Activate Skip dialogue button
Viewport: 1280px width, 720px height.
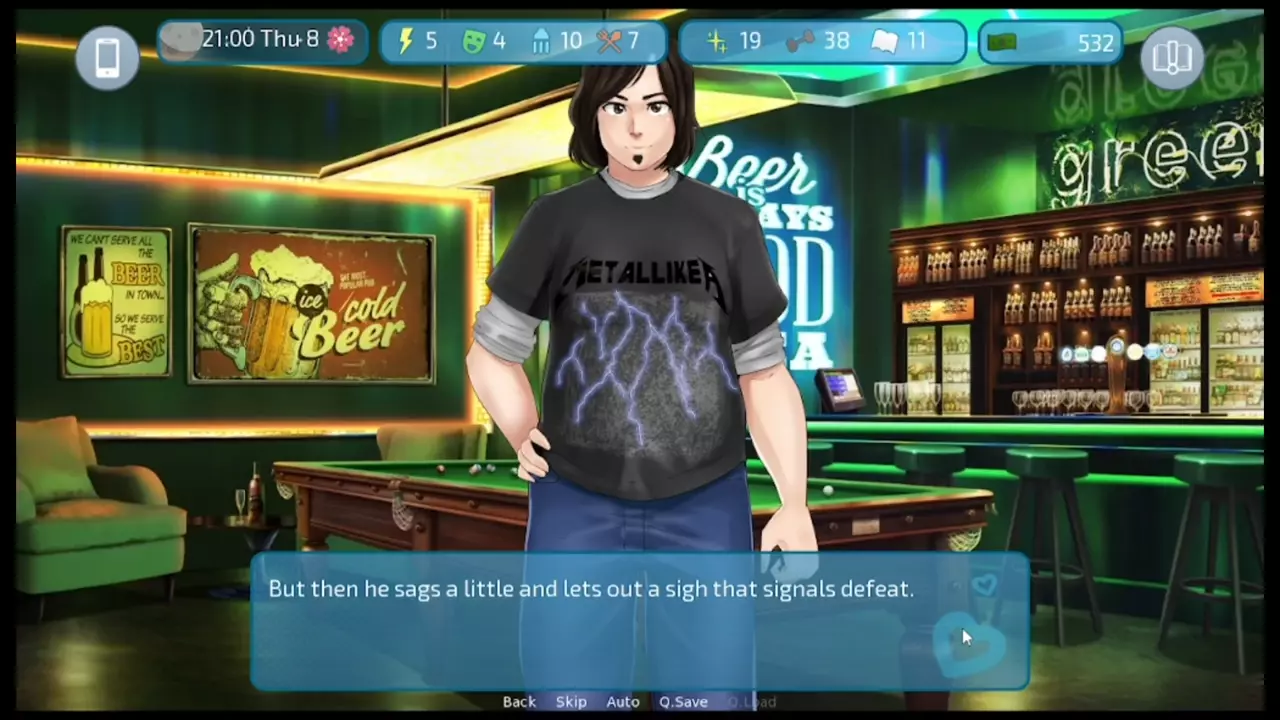tap(571, 702)
